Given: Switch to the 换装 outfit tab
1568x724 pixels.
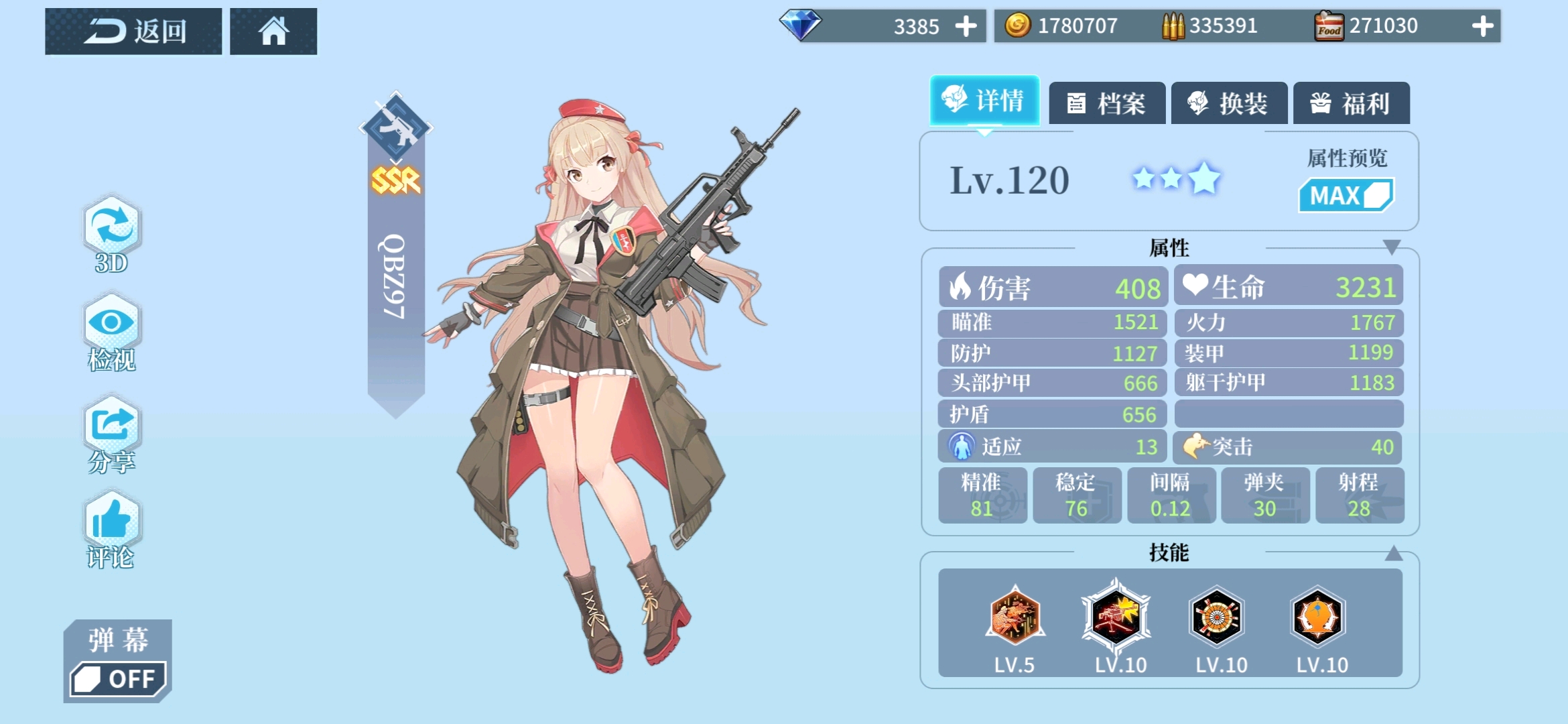Looking at the screenshot, I should point(1229,103).
